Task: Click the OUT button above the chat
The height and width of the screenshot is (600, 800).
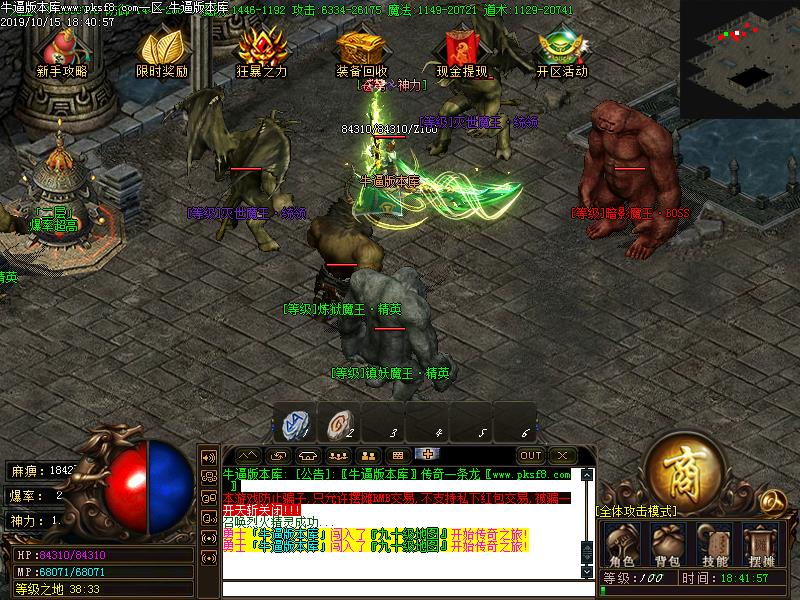Action: coord(531,455)
